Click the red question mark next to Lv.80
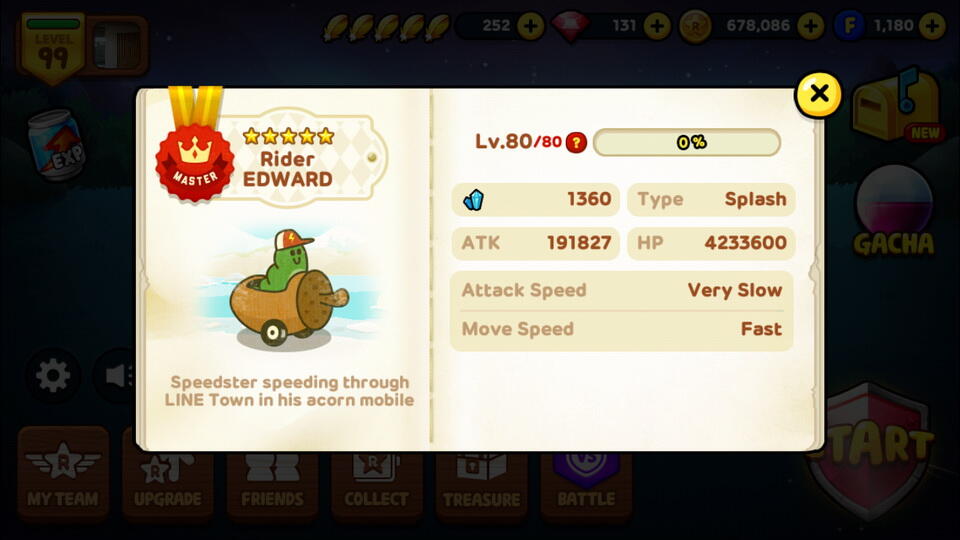 576,142
